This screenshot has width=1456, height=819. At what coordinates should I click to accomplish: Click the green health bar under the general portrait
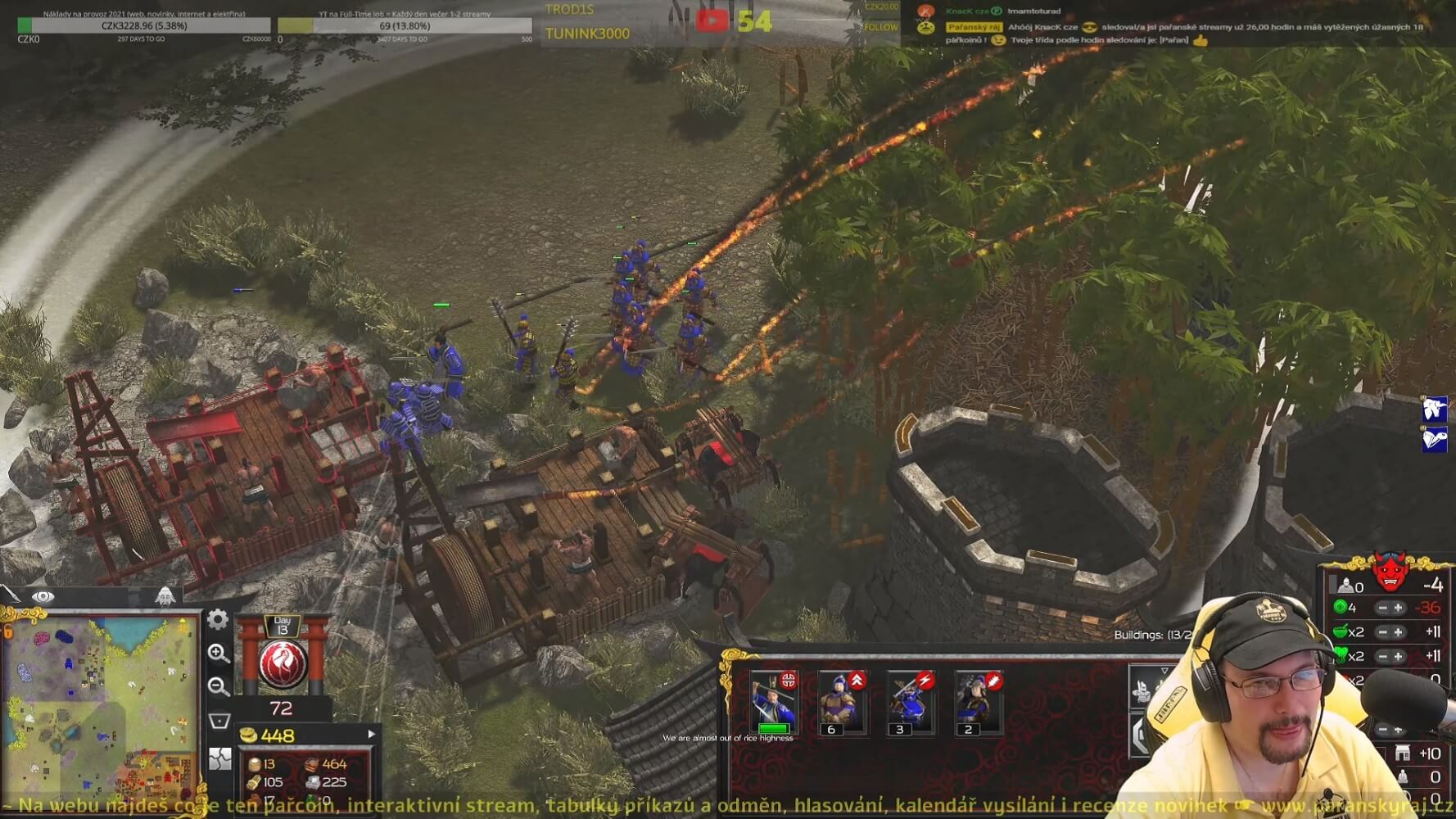click(774, 727)
